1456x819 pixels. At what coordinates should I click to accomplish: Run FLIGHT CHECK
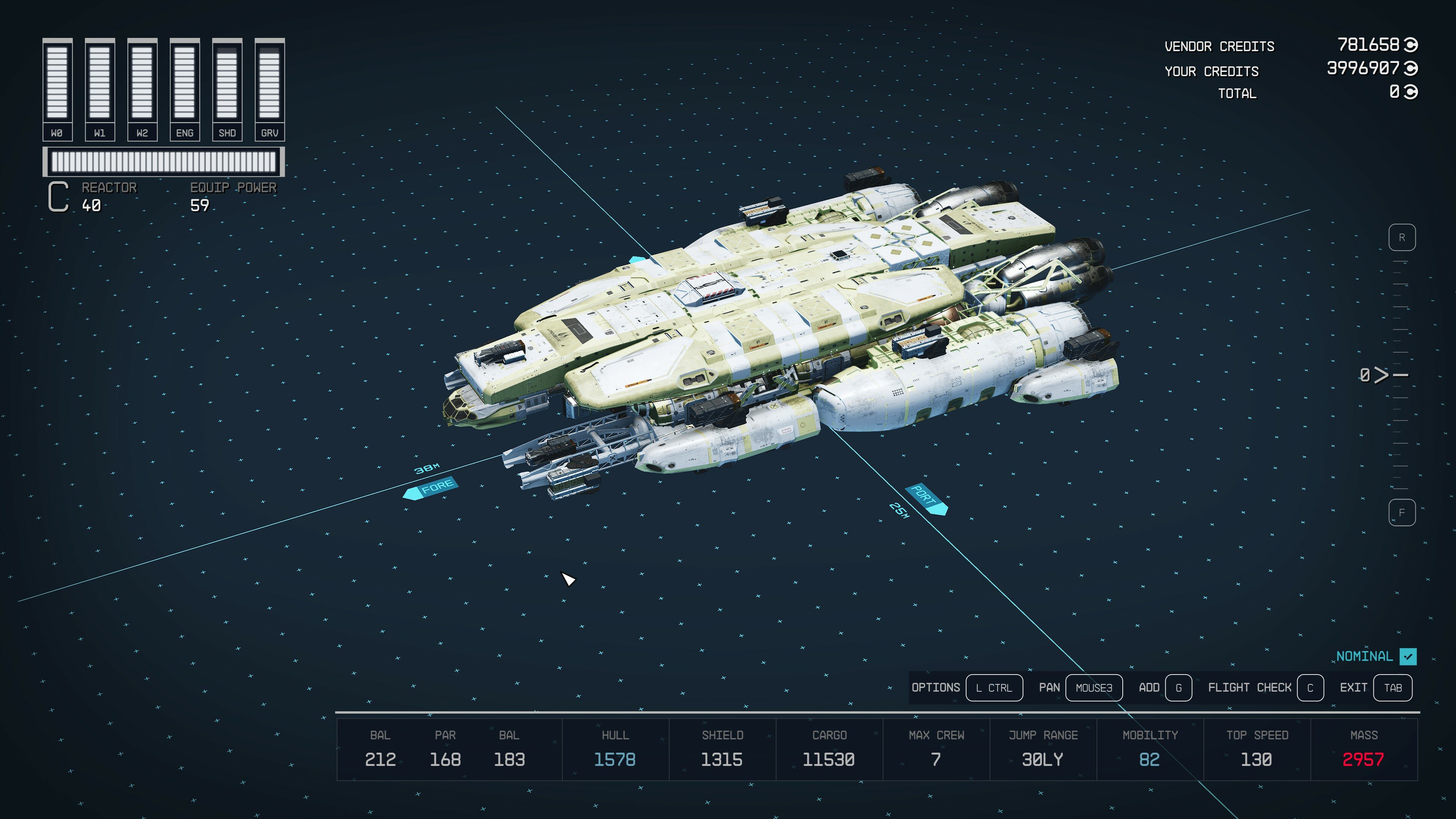[1311, 688]
